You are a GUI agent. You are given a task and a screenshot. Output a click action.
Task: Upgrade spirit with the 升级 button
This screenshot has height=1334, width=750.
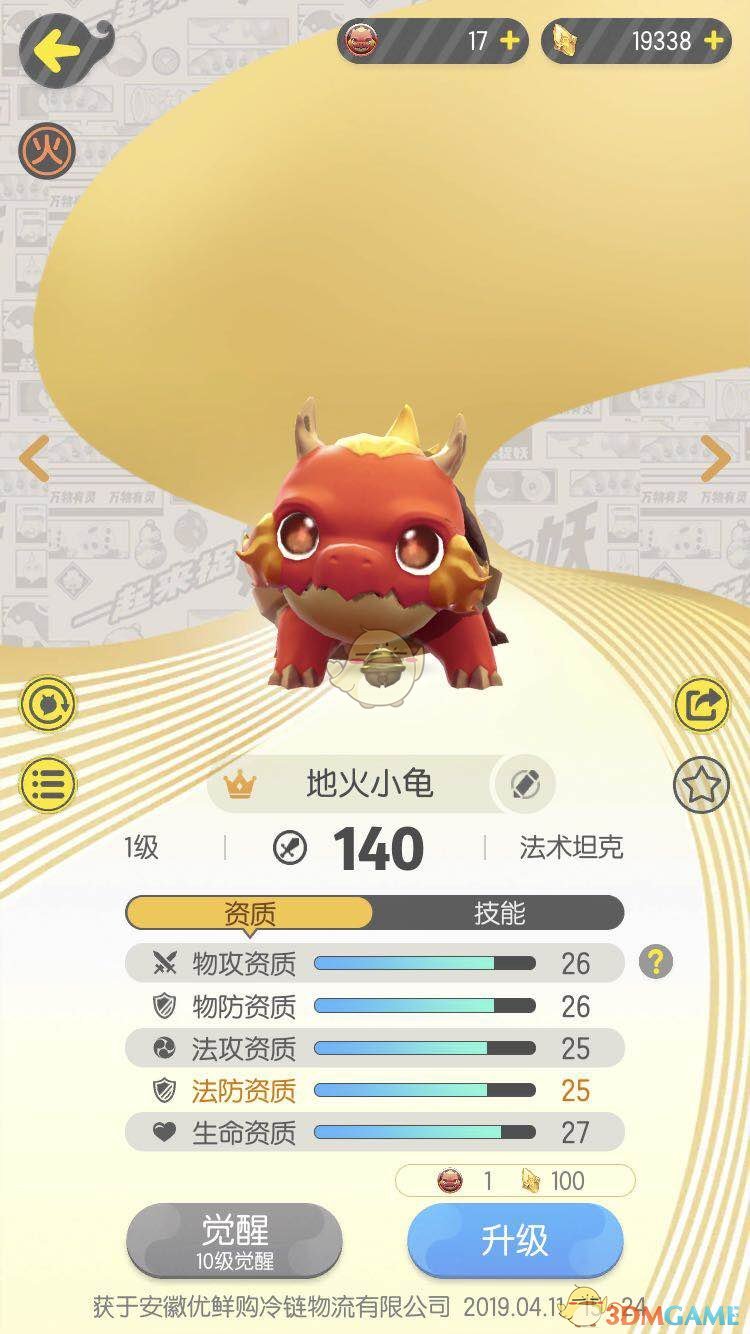click(515, 1240)
